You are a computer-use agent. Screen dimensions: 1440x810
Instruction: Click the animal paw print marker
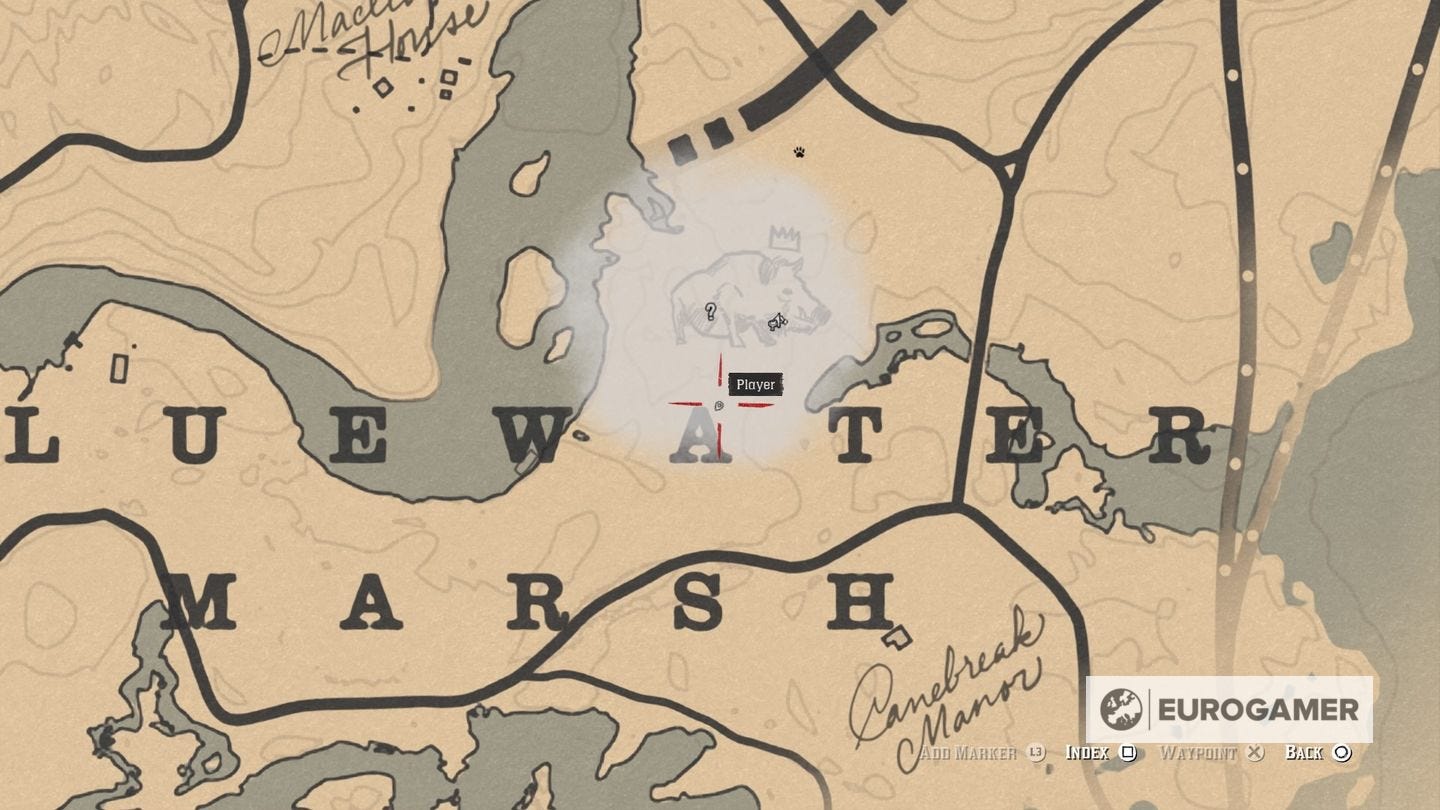[x=797, y=152]
